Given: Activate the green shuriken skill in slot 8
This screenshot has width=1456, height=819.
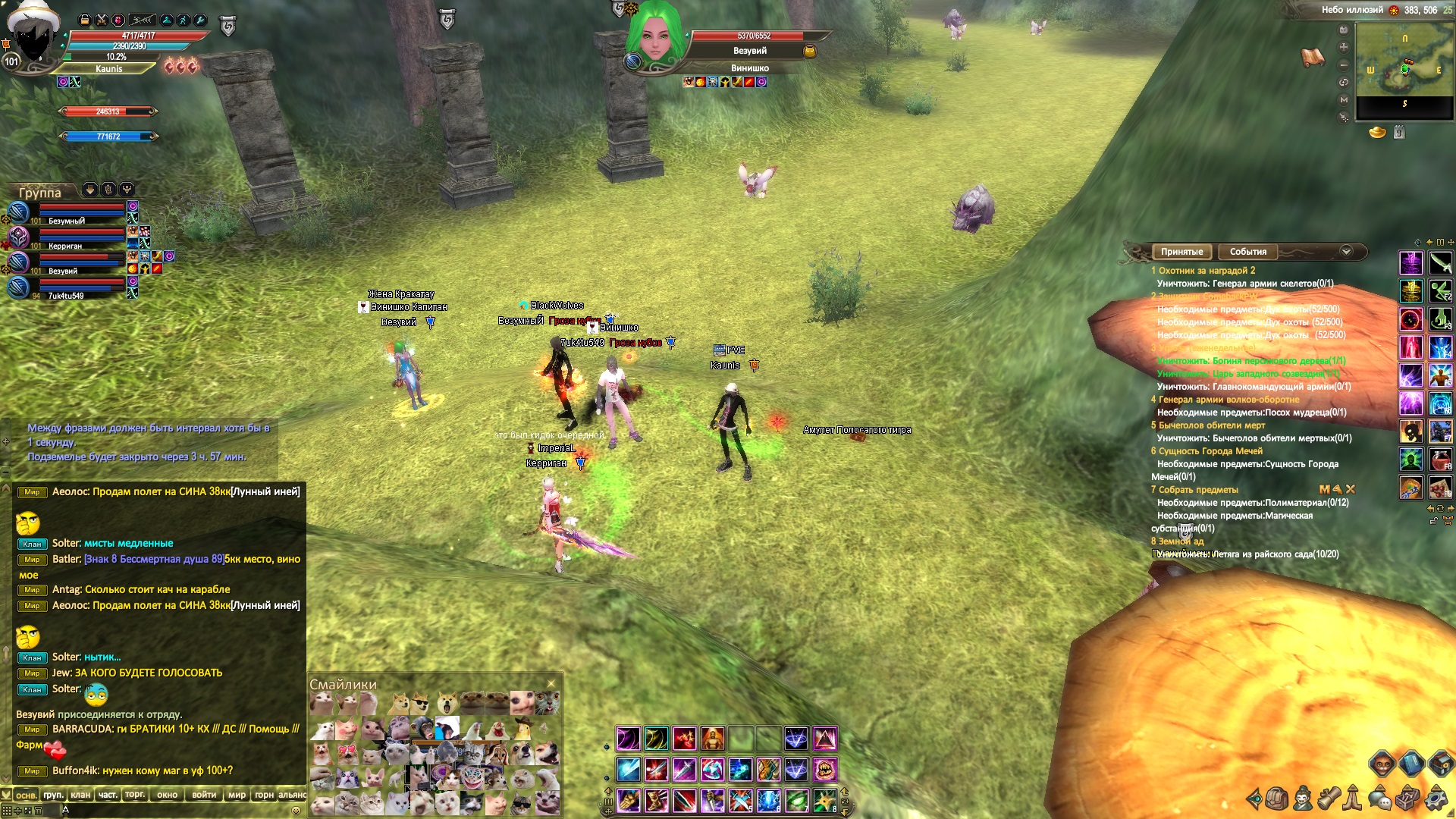Looking at the screenshot, I should (x=825, y=800).
